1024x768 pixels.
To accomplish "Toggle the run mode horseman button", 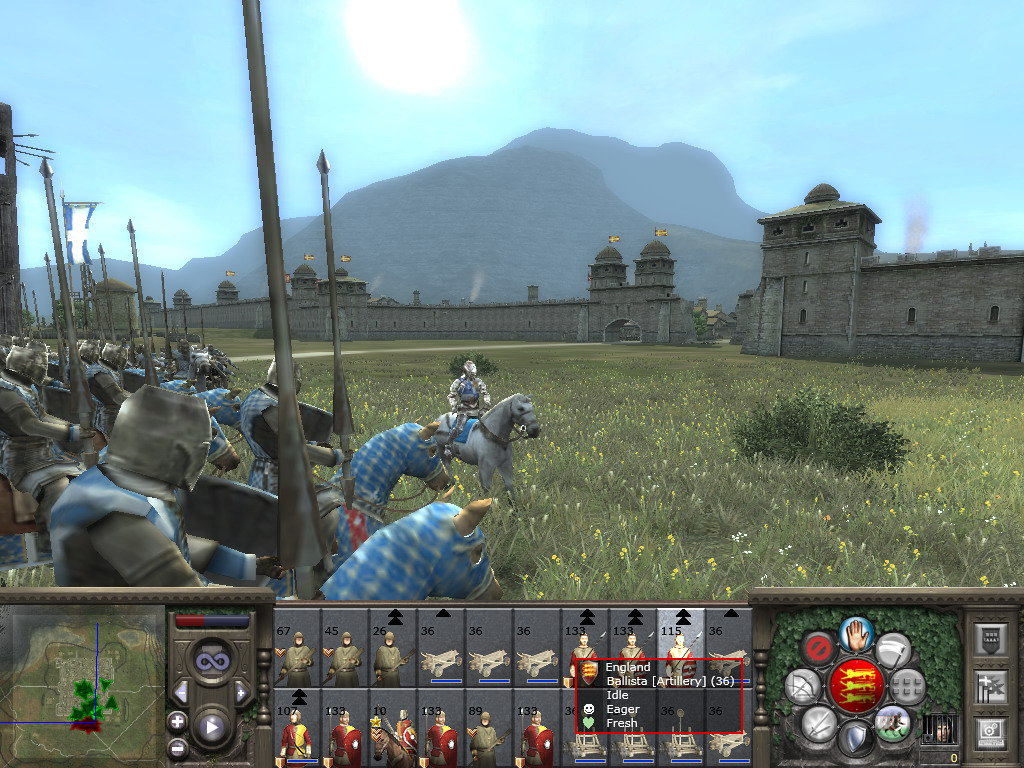I will tap(893, 721).
